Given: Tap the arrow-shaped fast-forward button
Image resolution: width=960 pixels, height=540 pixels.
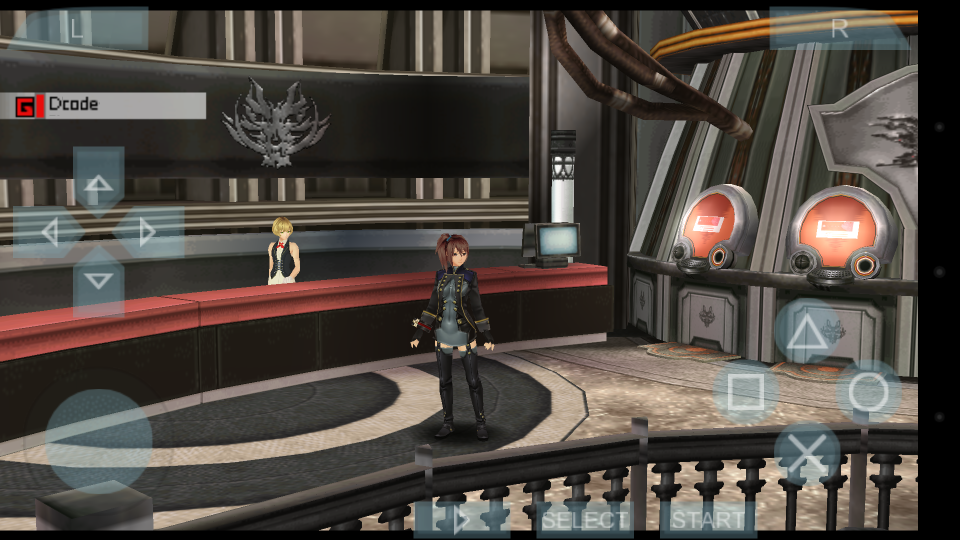Looking at the screenshot, I should click(462, 520).
